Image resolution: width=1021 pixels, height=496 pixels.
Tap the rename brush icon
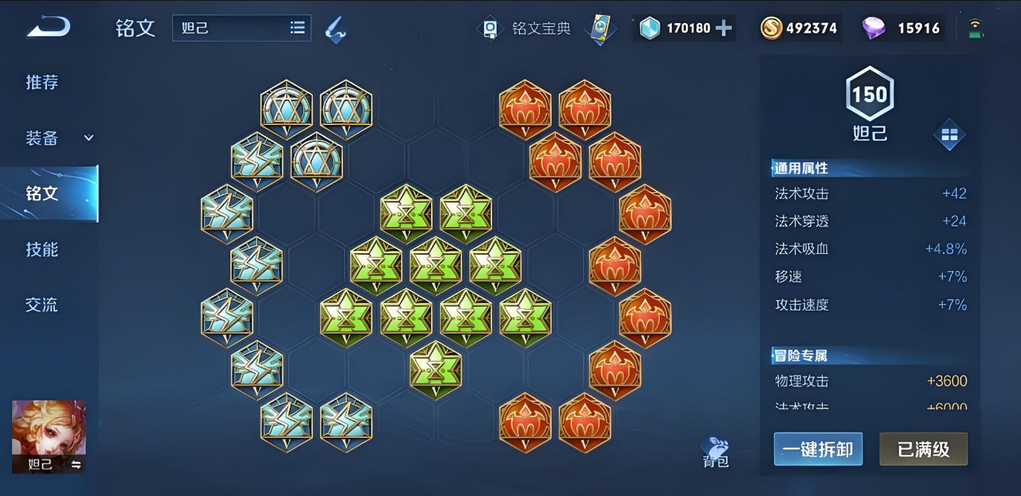[336, 29]
